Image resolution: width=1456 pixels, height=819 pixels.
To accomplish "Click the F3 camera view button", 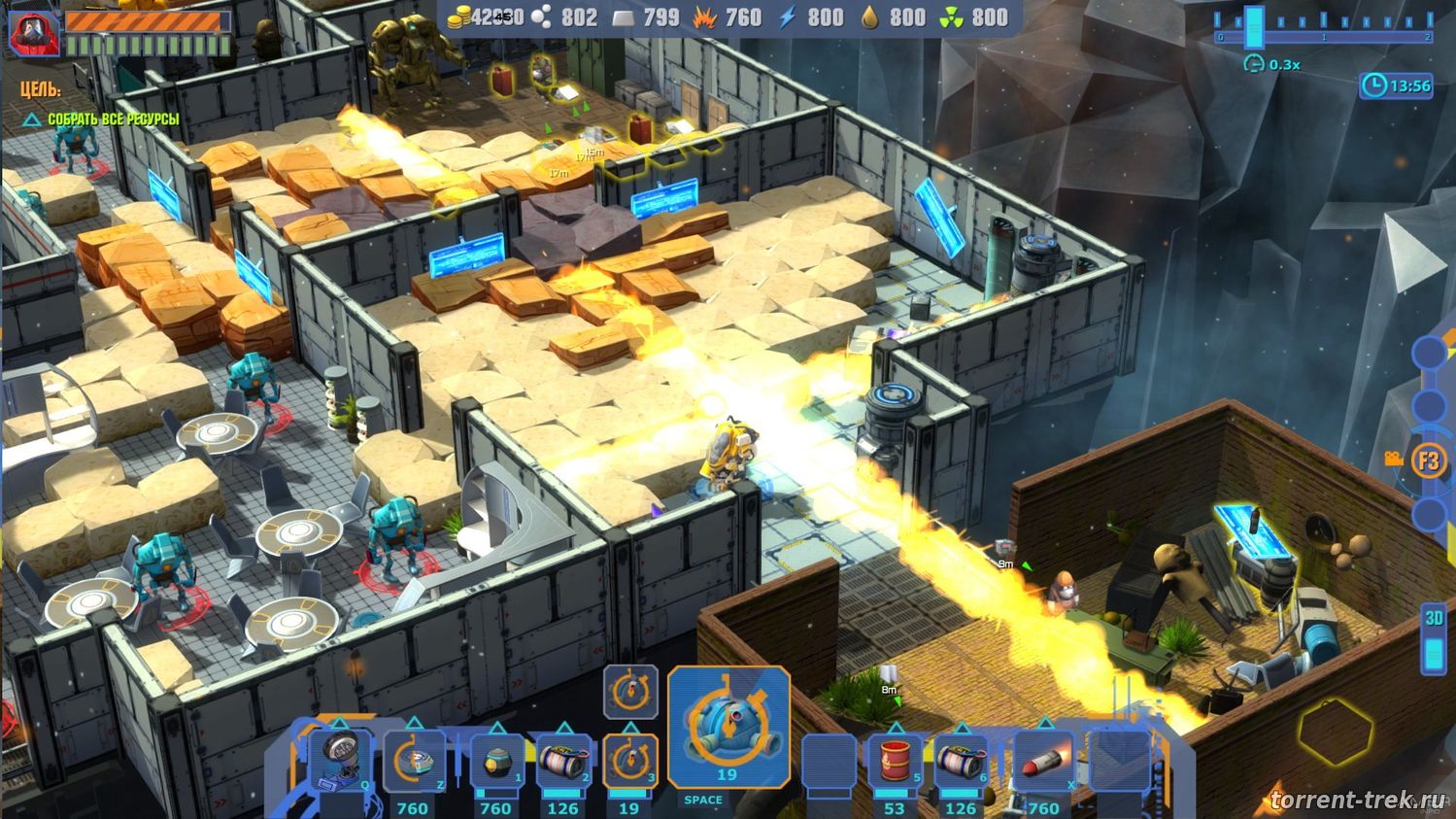I will [x=1429, y=460].
